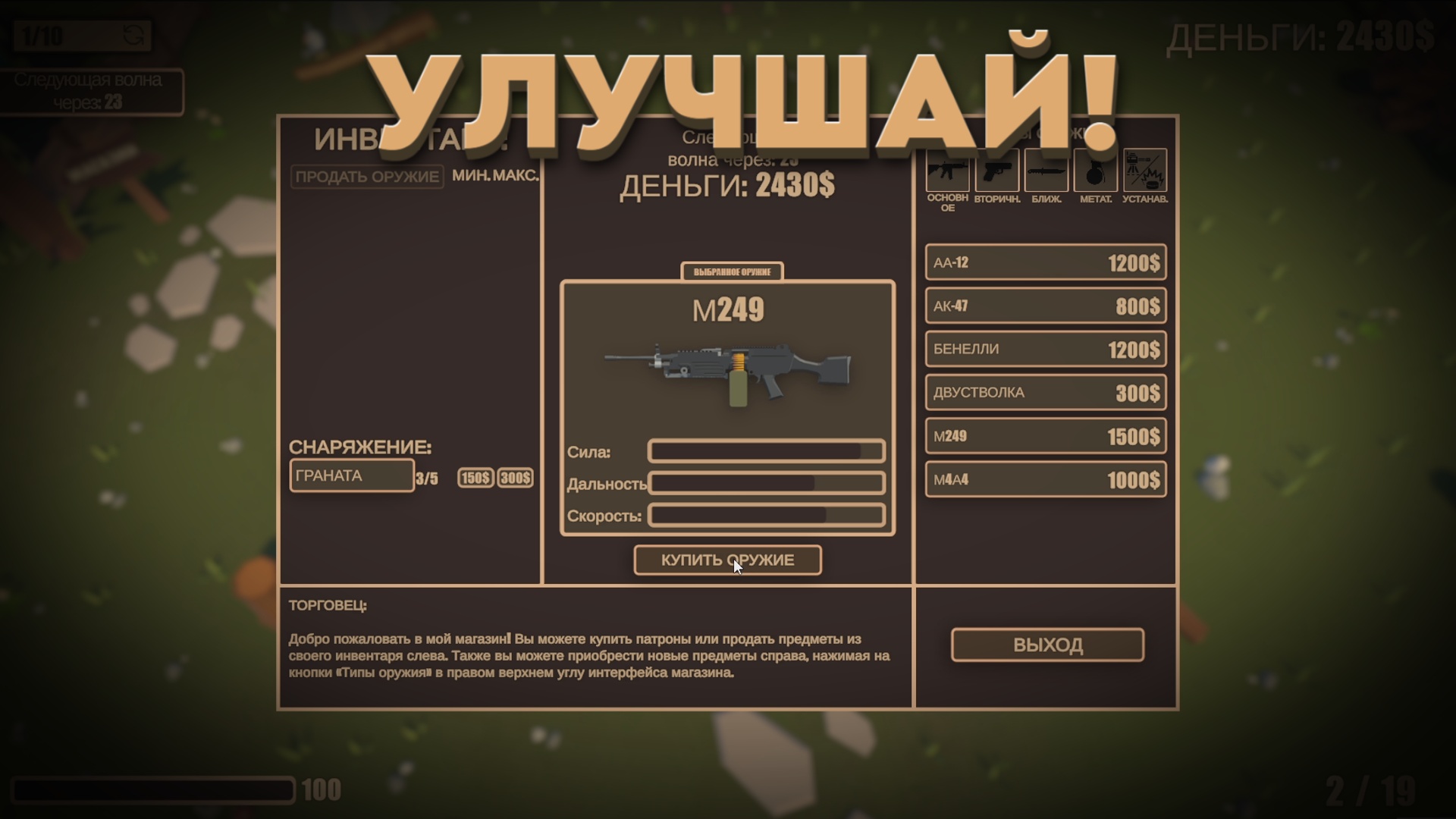Select the M4A4 priced 1000$
Image resolution: width=1456 pixels, height=819 pixels.
(1045, 479)
